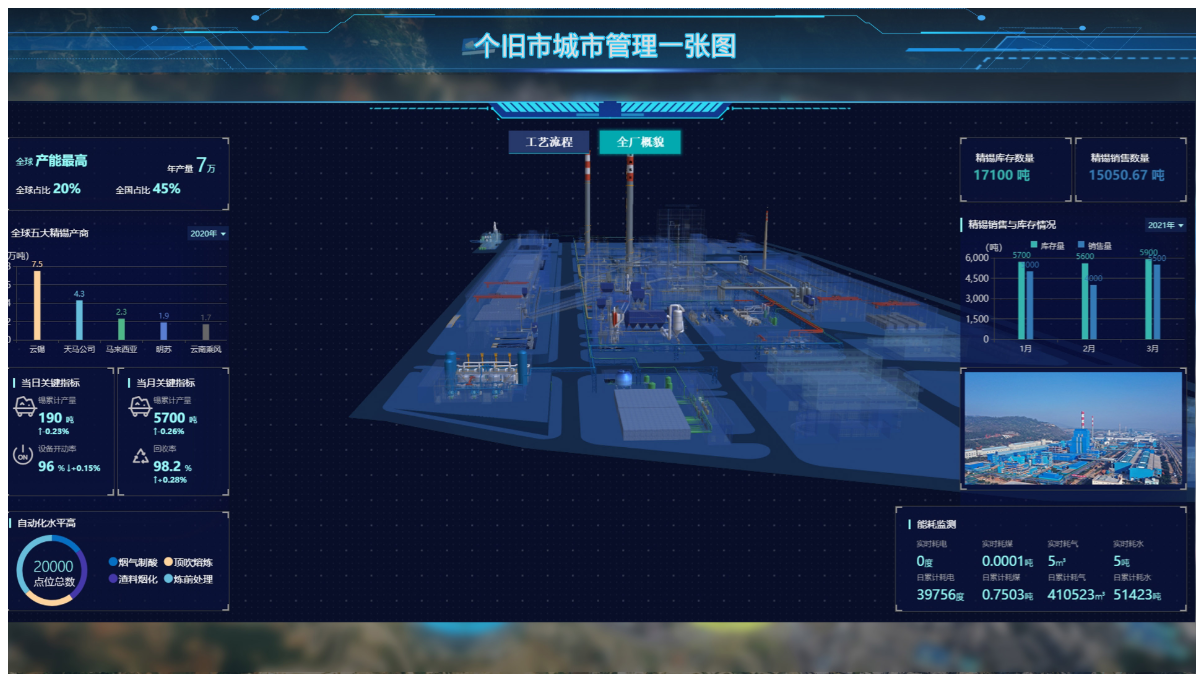Toggle the 渣料烟化 legend entry
The image size is (1204, 682).
[x=133, y=579]
